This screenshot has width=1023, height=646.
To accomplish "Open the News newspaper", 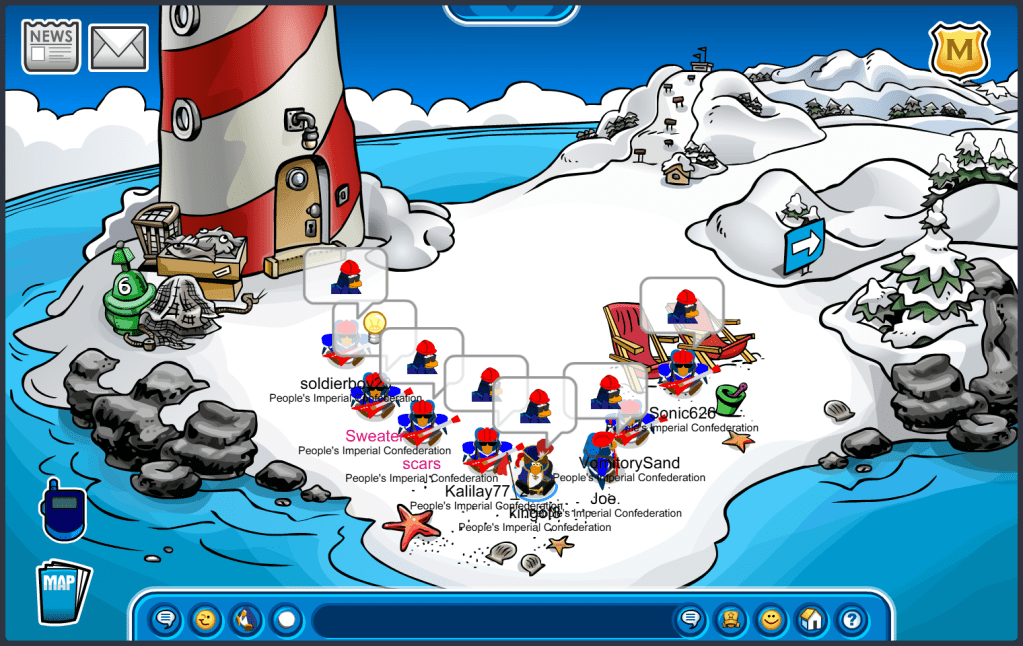I will (51, 46).
